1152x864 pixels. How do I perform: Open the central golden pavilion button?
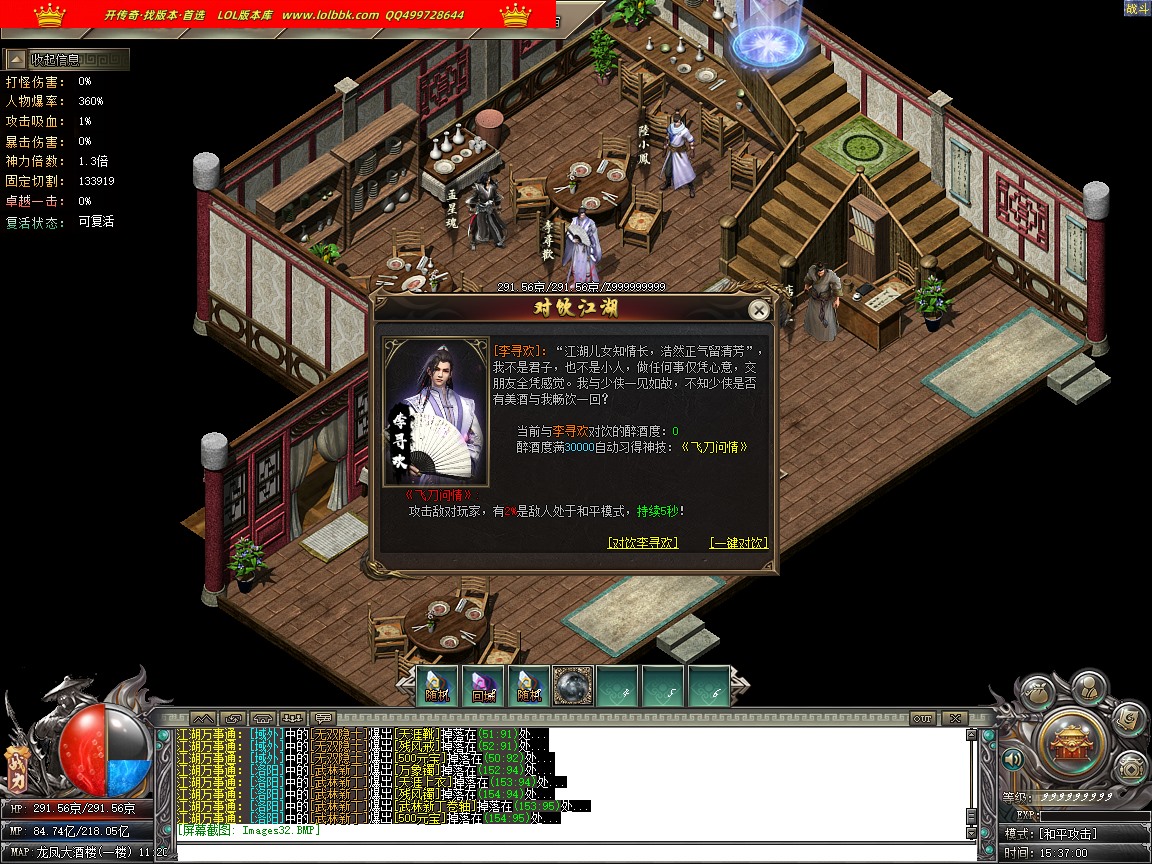point(1070,740)
